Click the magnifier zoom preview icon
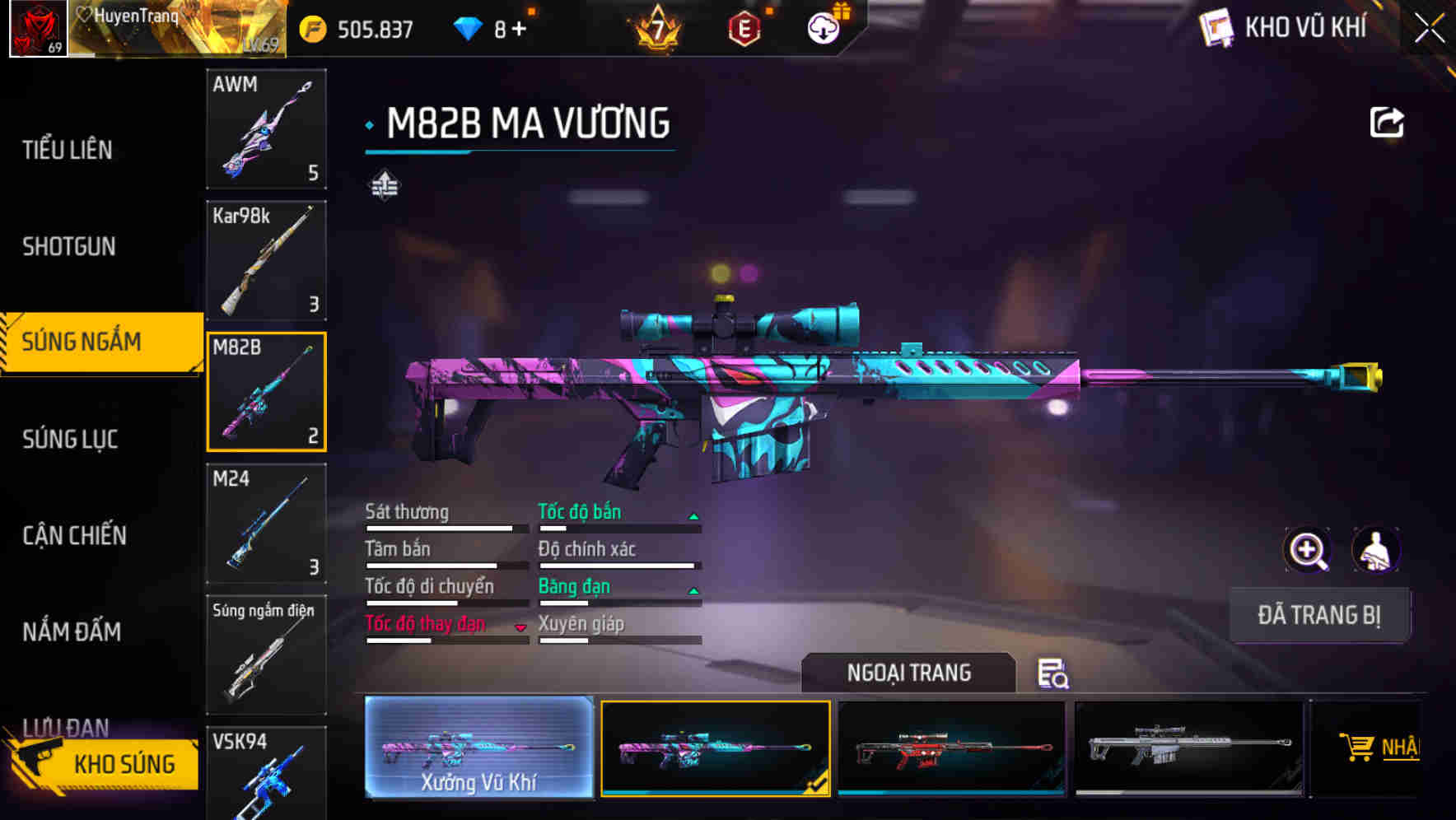This screenshot has width=1456, height=820. [x=1307, y=550]
